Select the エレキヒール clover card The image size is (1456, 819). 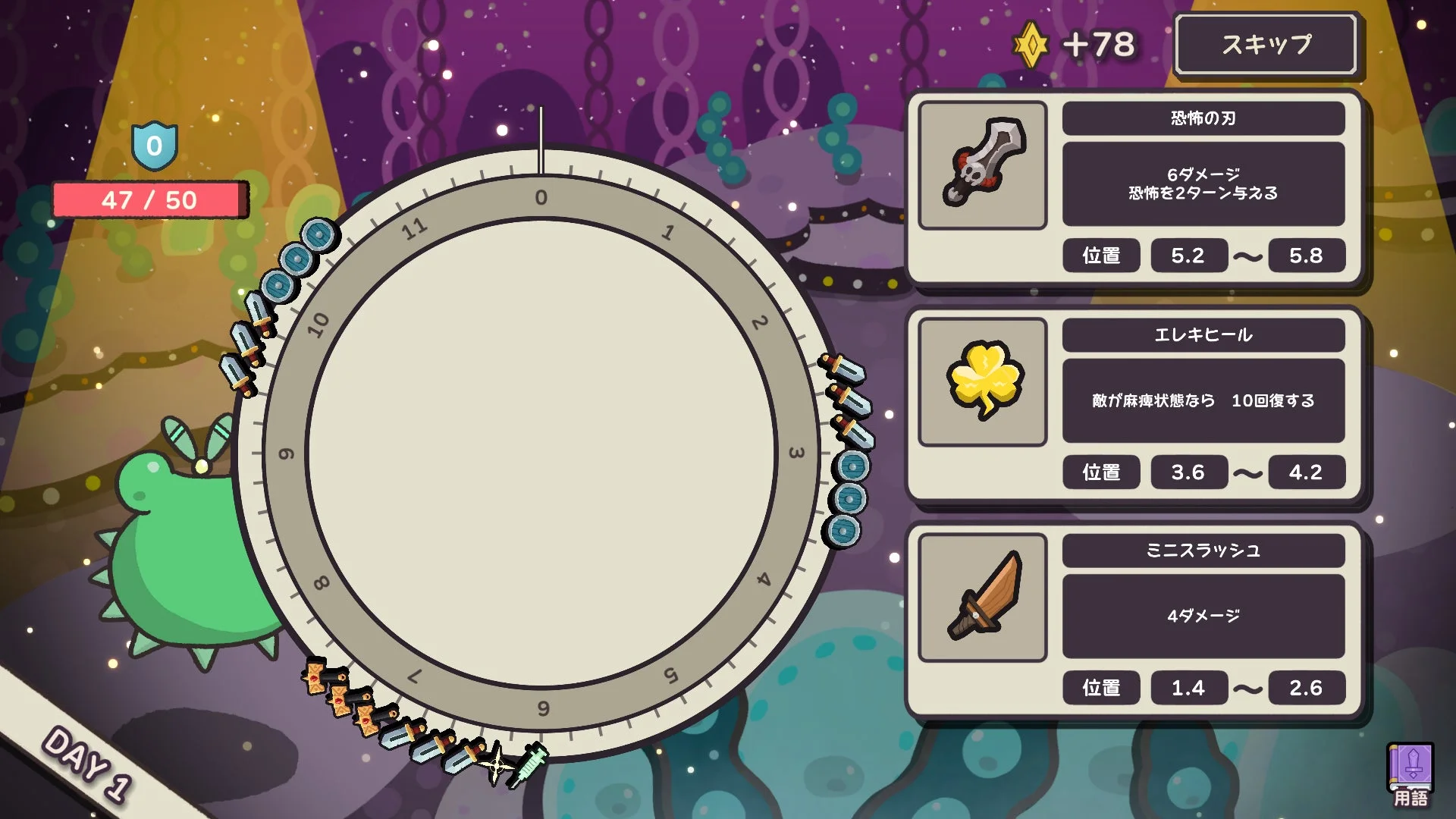(1134, 403)
